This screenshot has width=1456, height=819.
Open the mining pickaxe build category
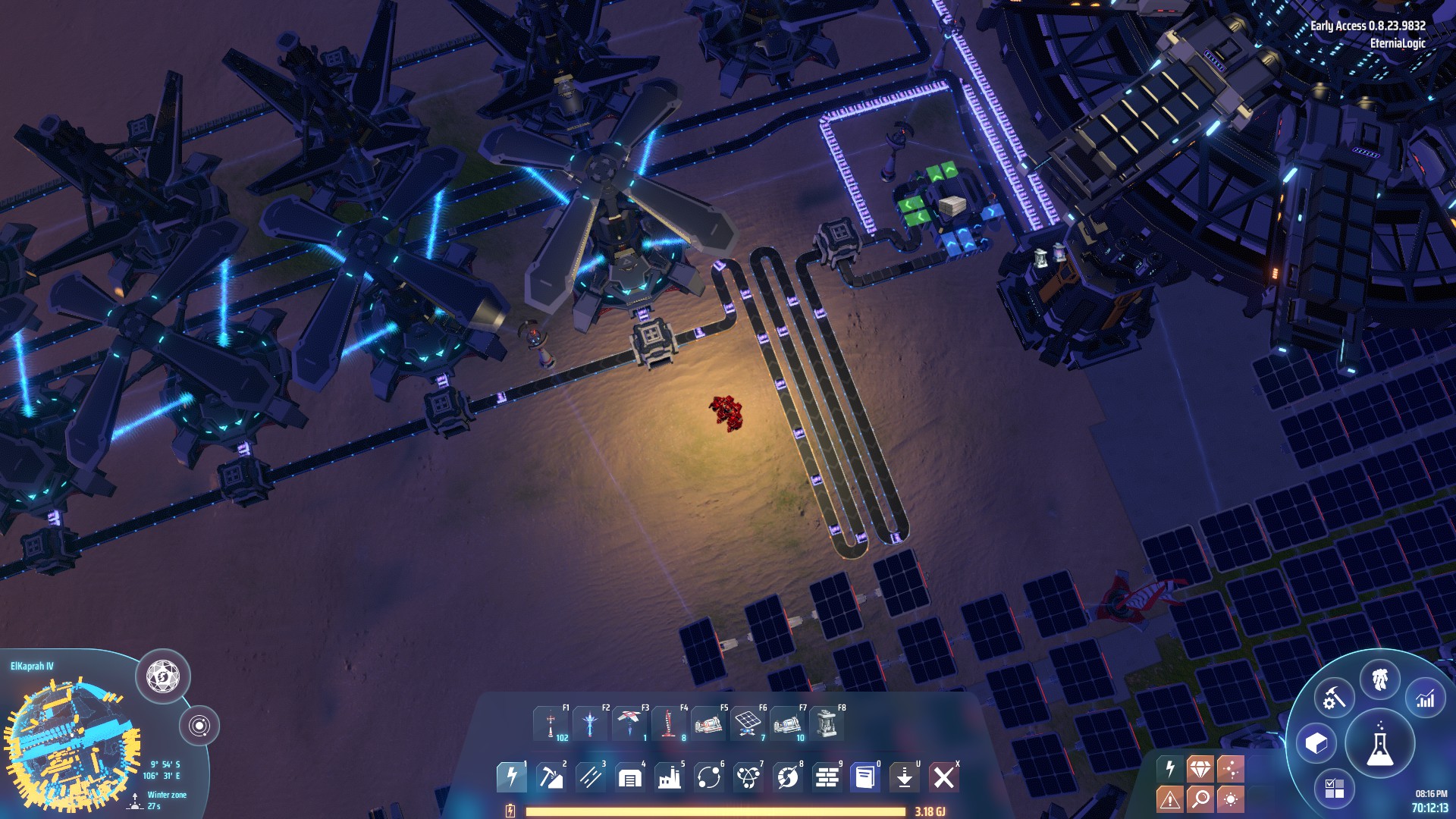click(x=551, y=777)
